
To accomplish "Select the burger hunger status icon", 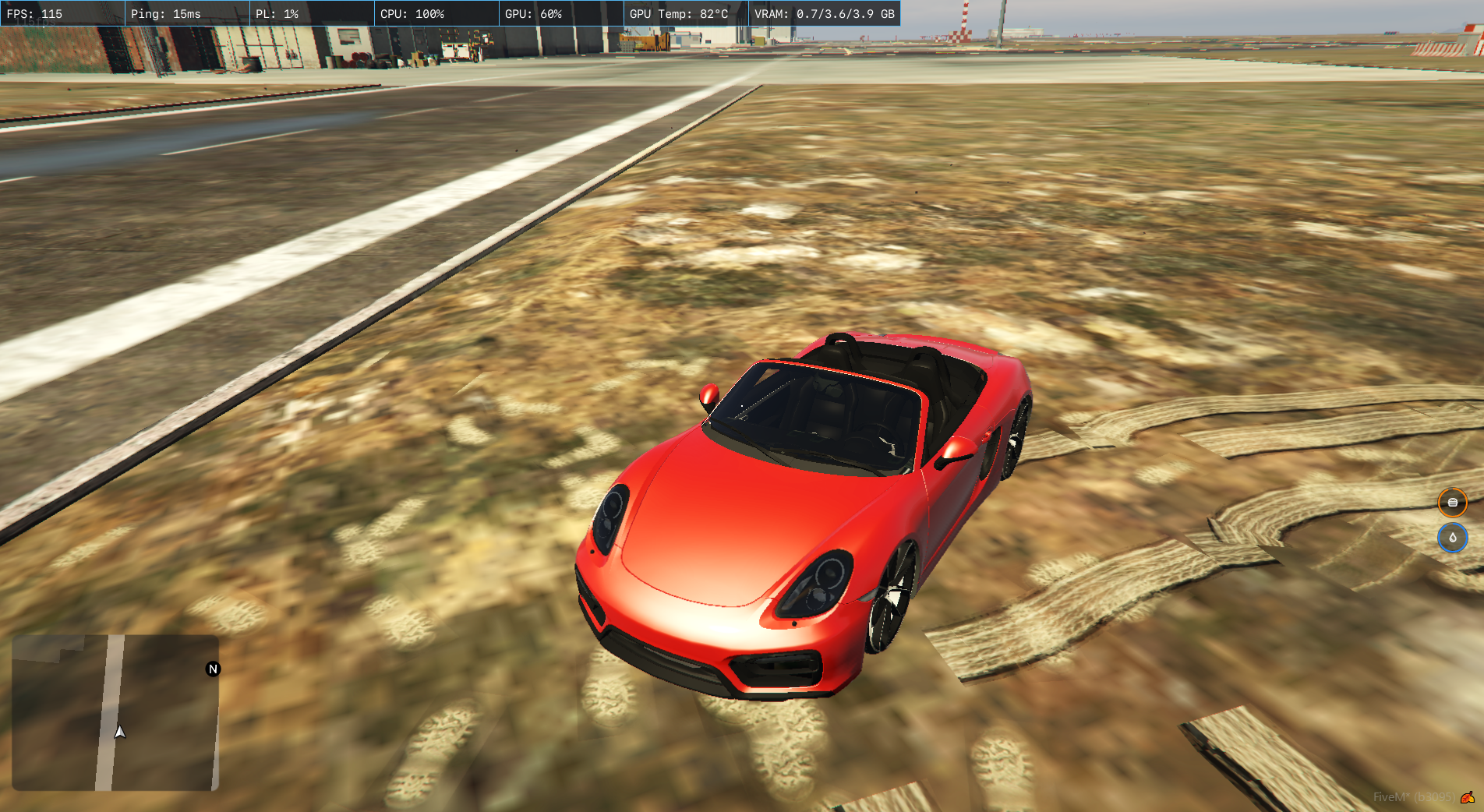I will (1452, 503).
